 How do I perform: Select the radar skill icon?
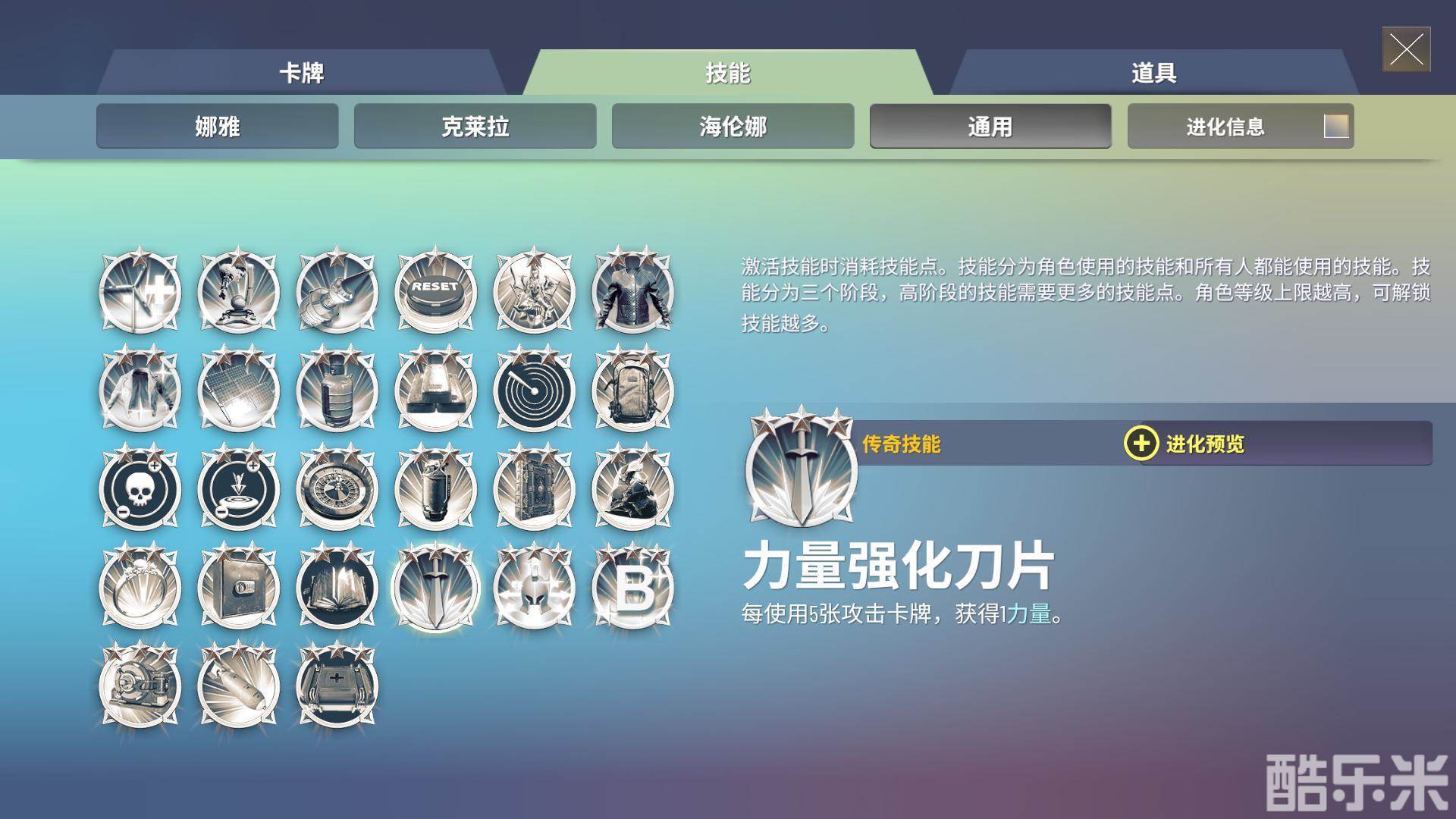tap(535, 389)
